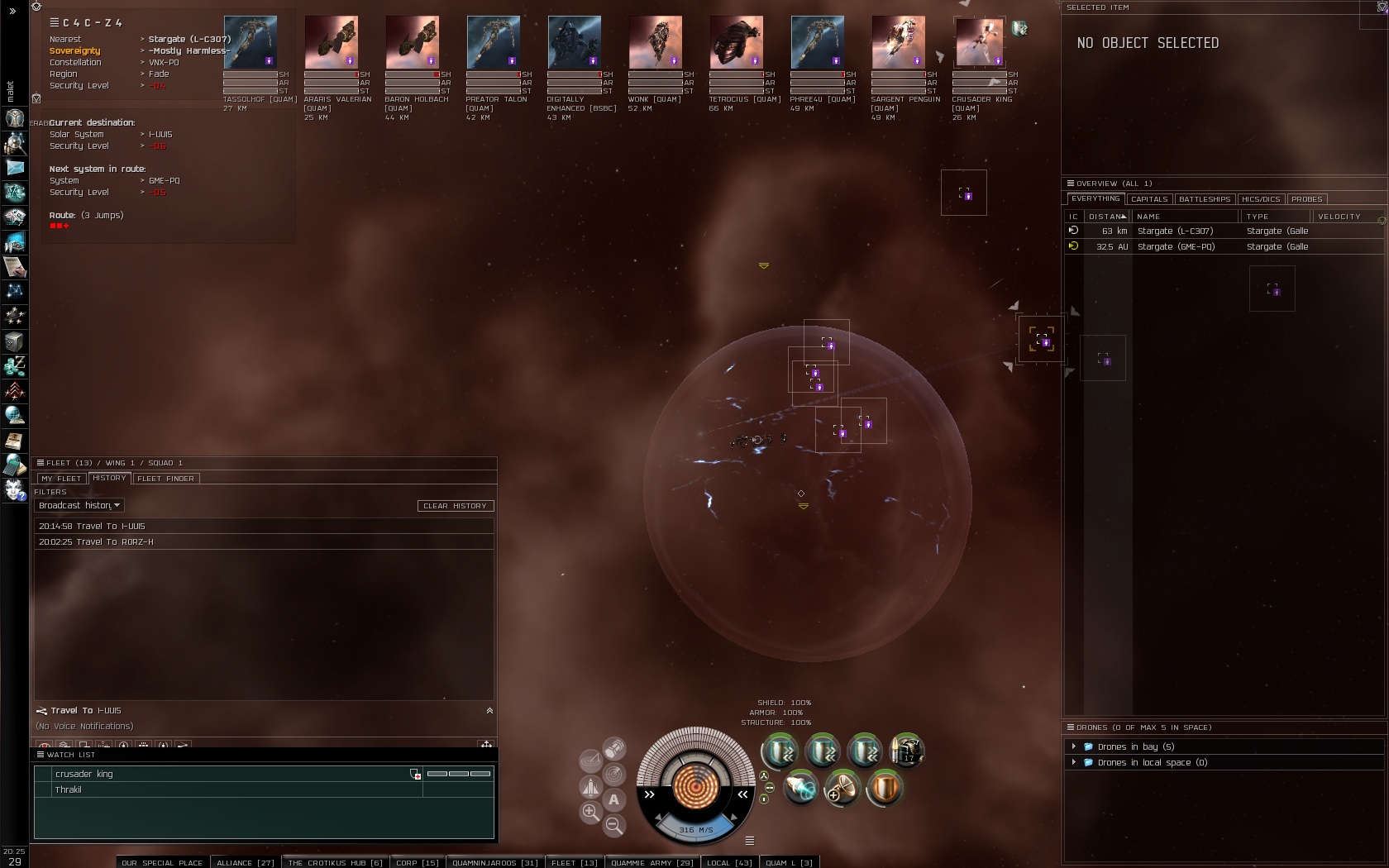
Task: Select crusader king in the watch list
Action: coord(84,775)
